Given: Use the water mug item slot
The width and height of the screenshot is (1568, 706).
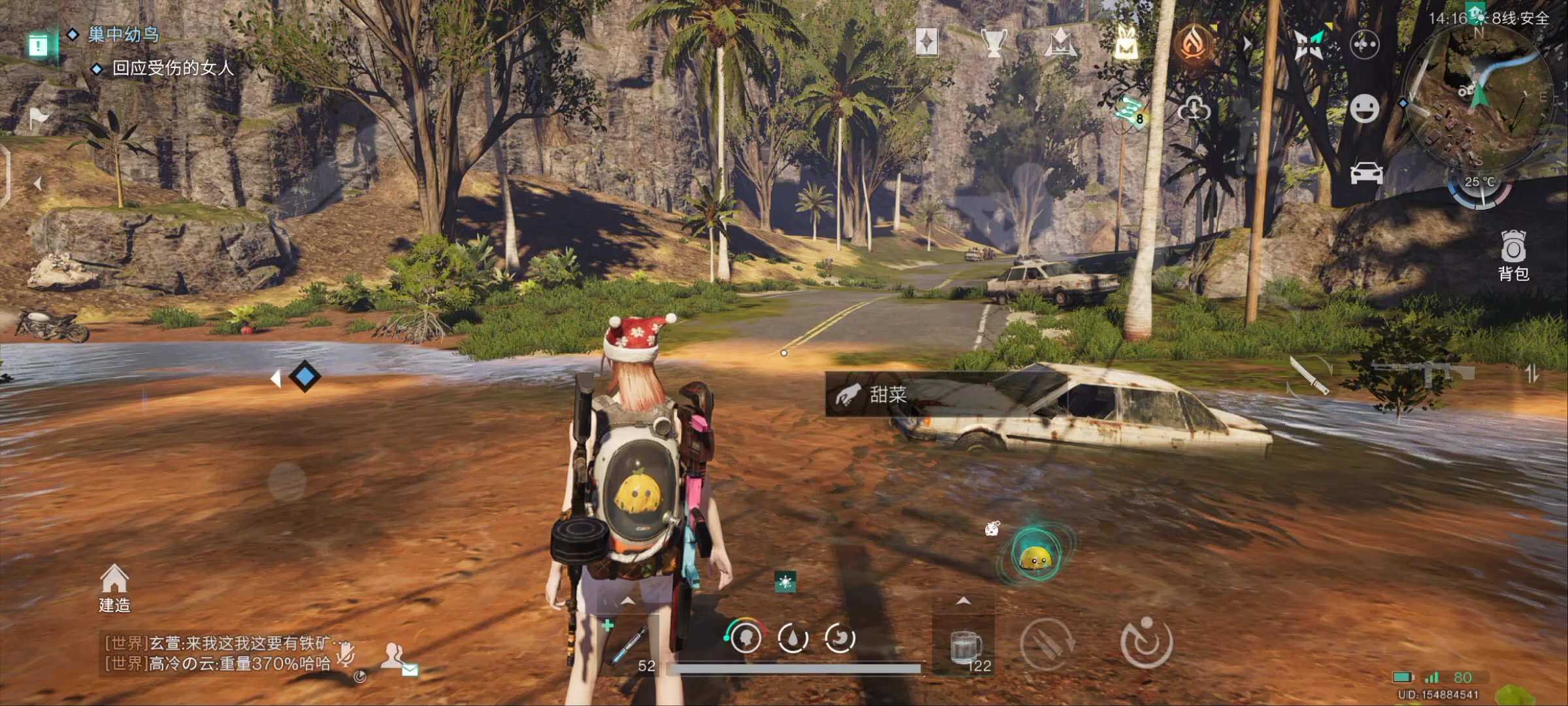Looking at the screenshot, I should tap(965, 647).
